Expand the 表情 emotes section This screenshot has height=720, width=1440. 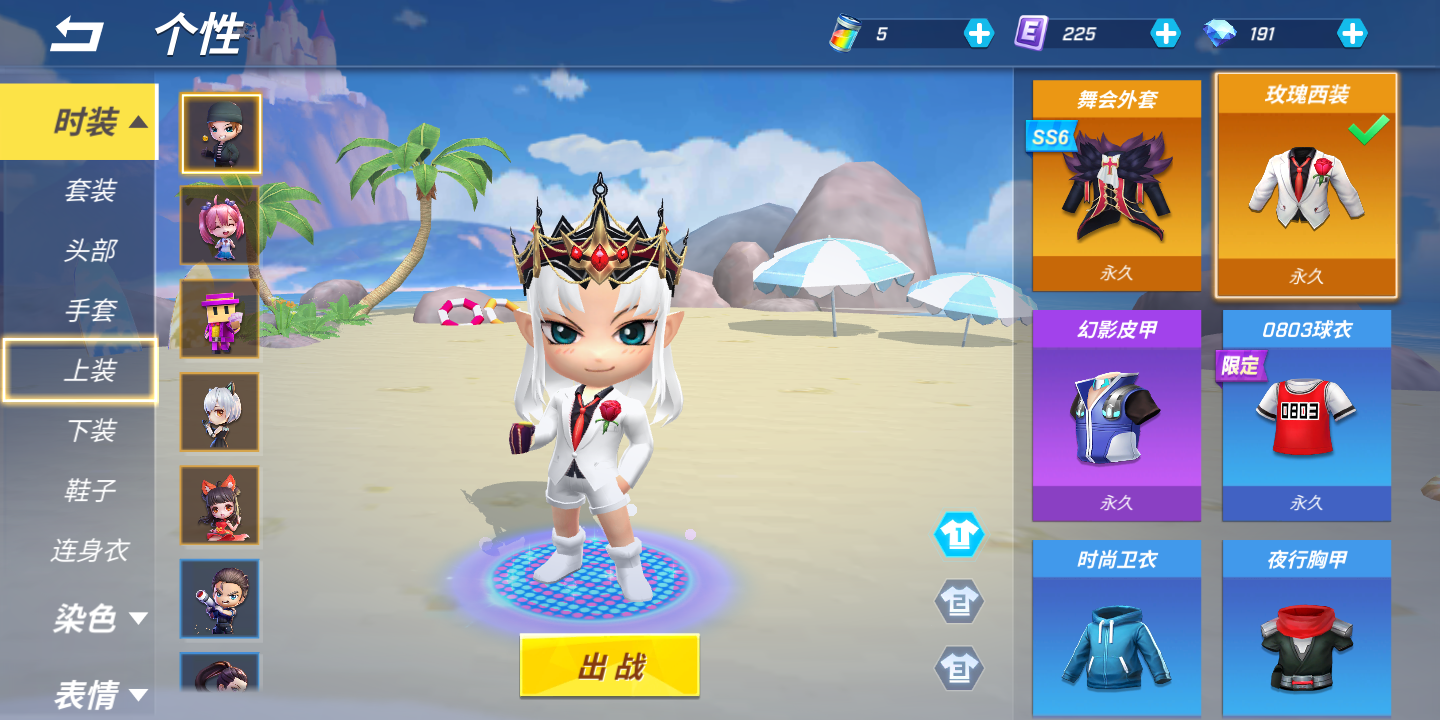coord(100,694)
